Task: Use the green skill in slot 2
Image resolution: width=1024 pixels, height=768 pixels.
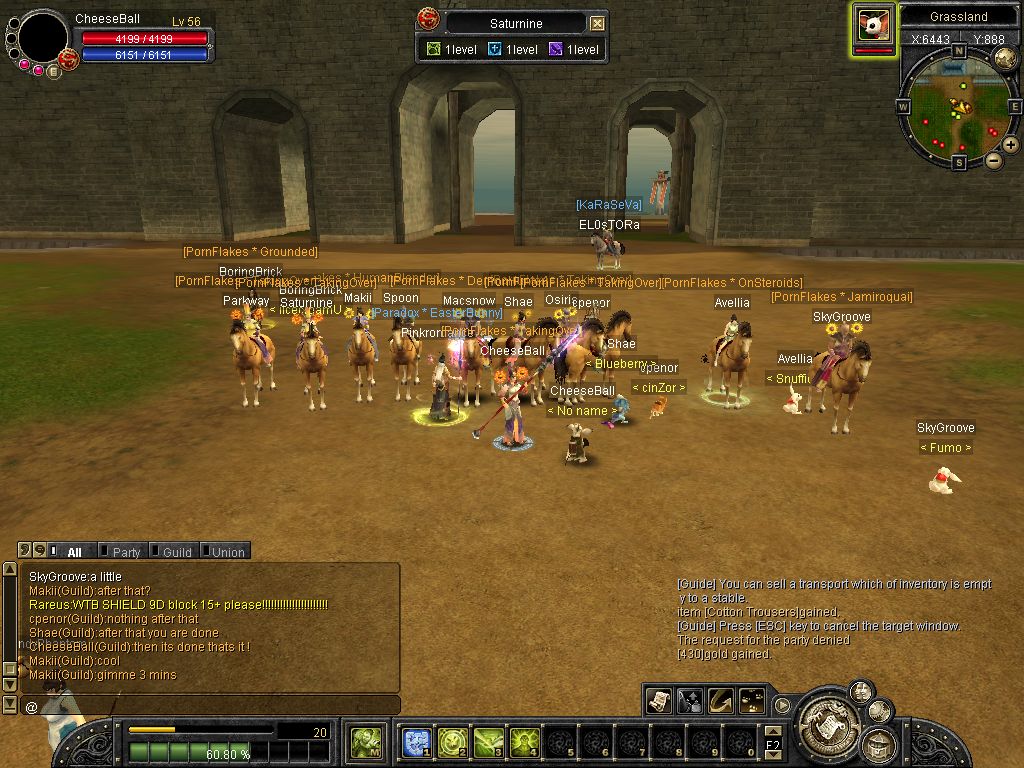Action: click(x=452, y=742)
